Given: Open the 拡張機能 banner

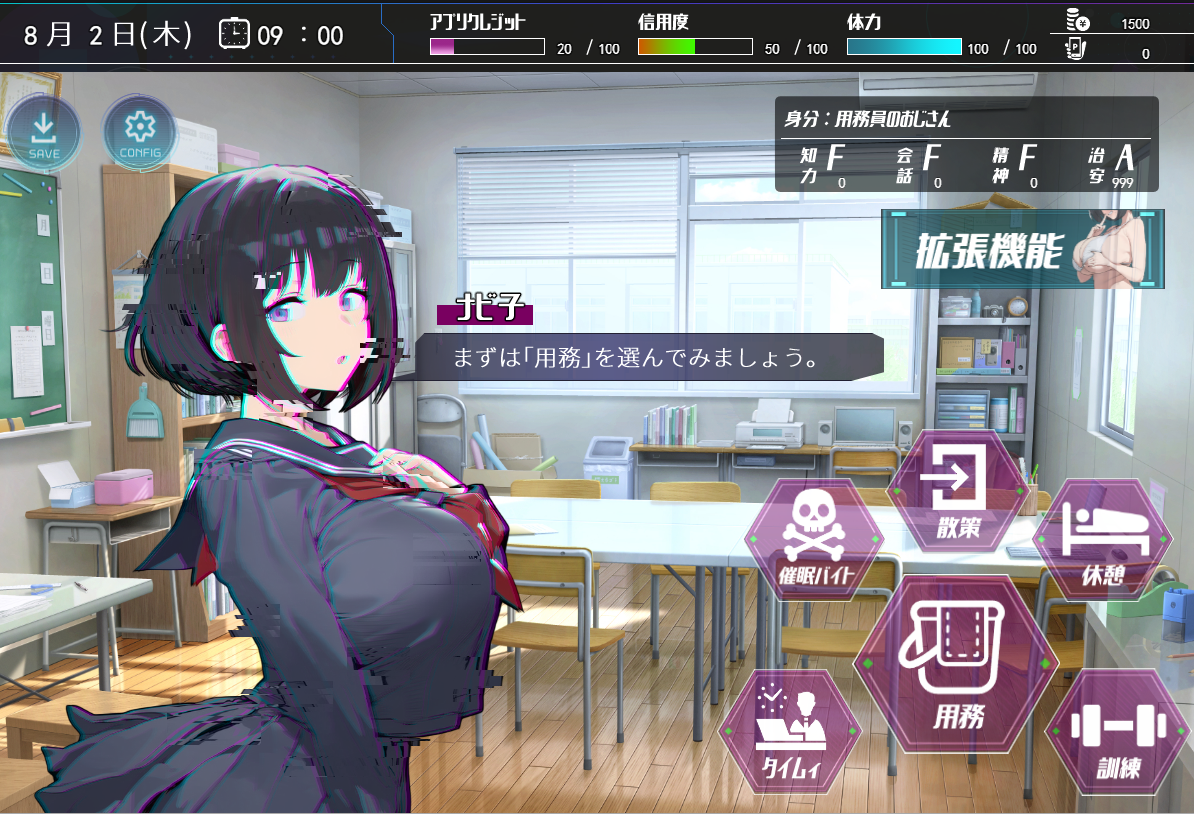Looking at the screenshot, I should click(x=1022, y=249).
